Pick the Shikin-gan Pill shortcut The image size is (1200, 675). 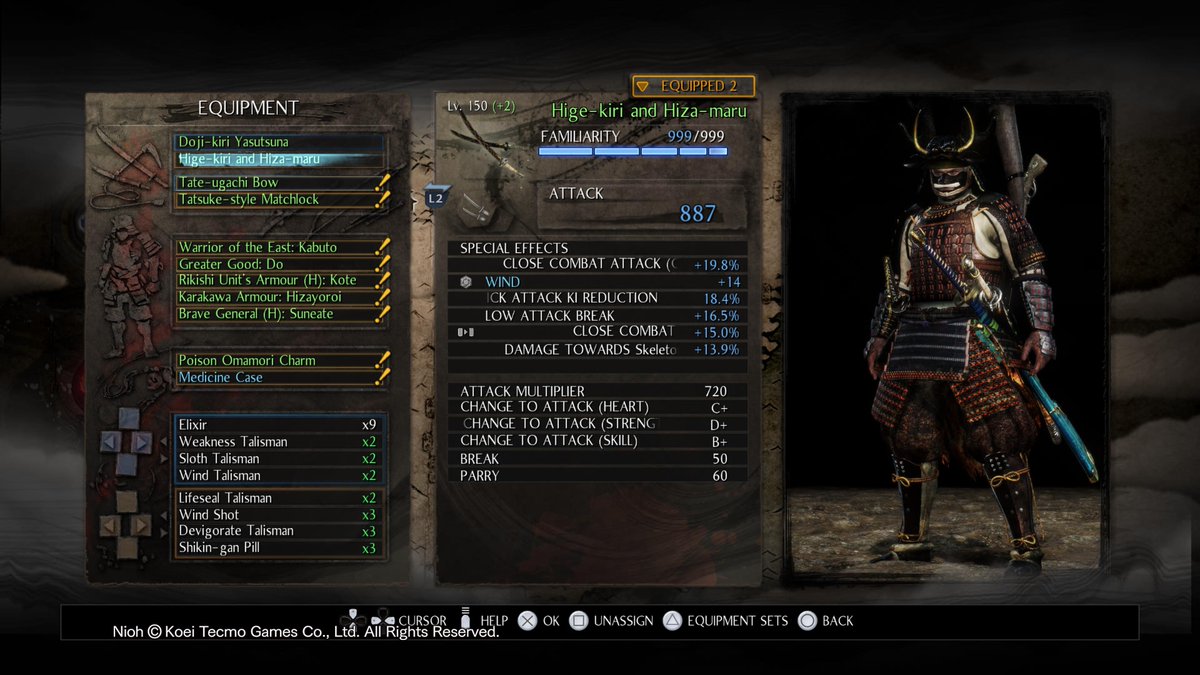point(277,548)
